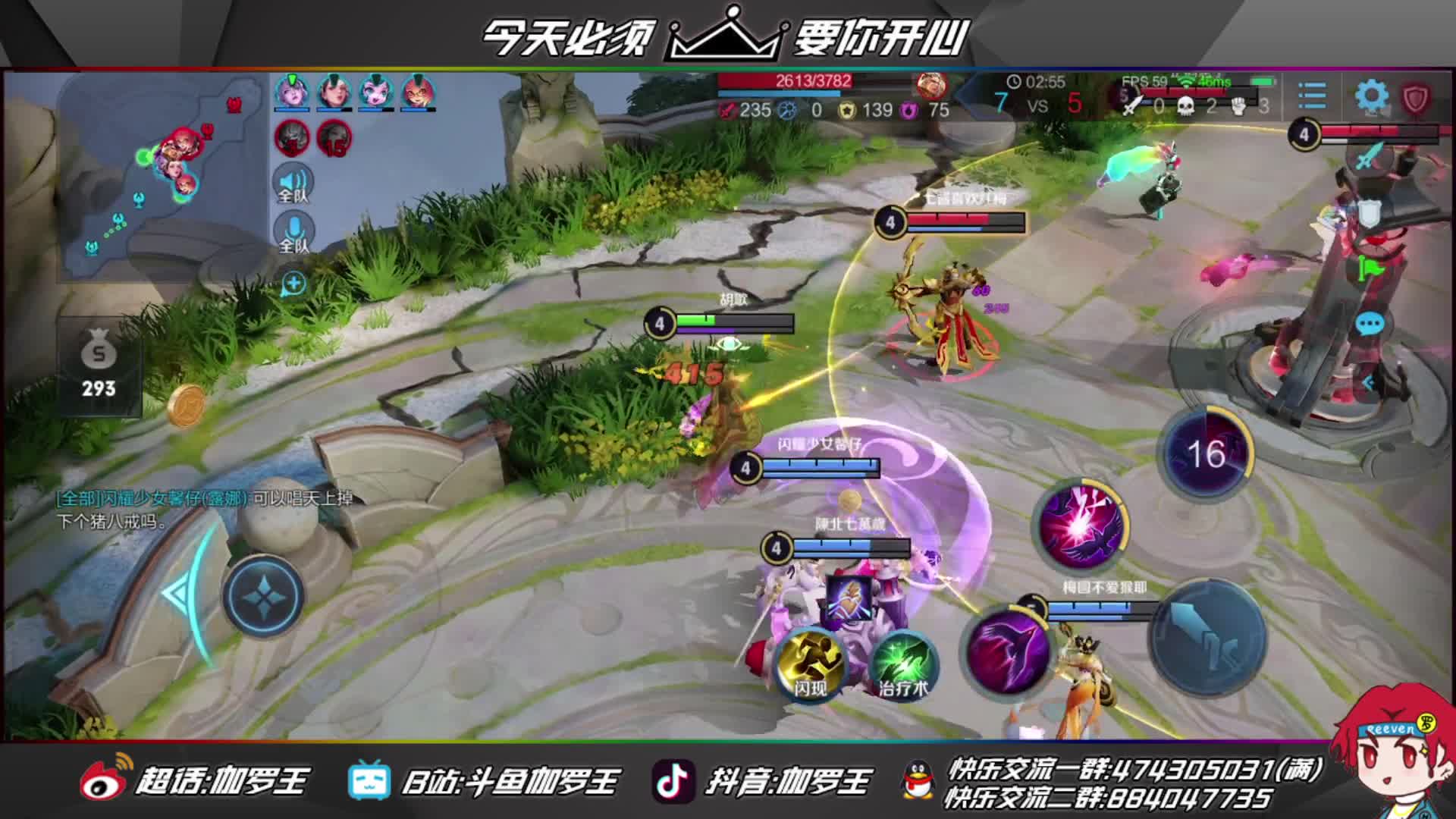Open the scoreboard list icon

click(x=1312, y=97)
